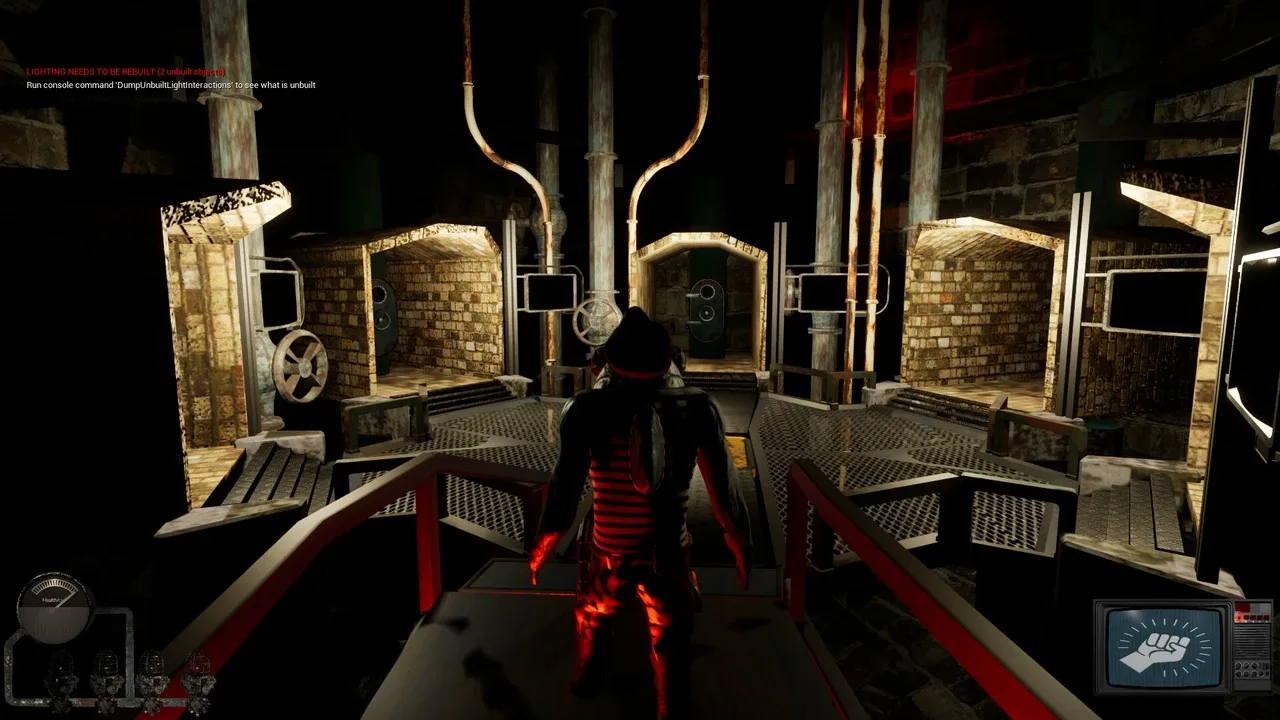Select the fist icon on the TV screen
The width and height of the screenshot is (1280, 720).
[1161, 645]
